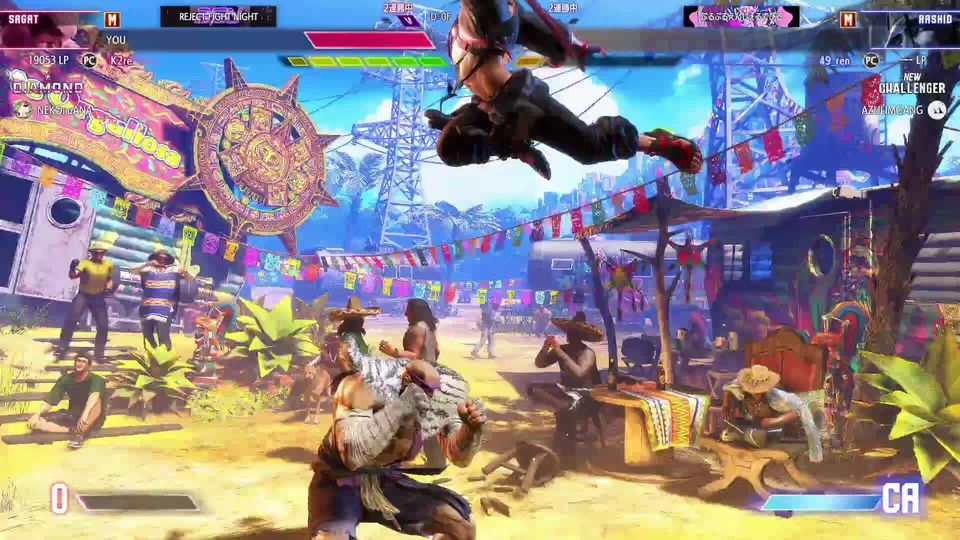Click the PC platform icon beside 49_ren
Viewport: 960px width, 540px height.
(x=872, y=61)
